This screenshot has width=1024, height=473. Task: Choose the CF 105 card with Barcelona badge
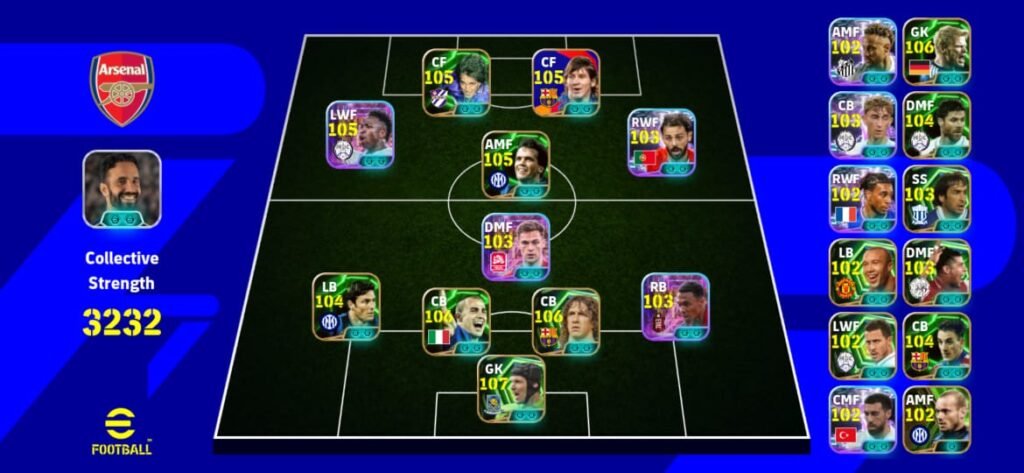566,83
